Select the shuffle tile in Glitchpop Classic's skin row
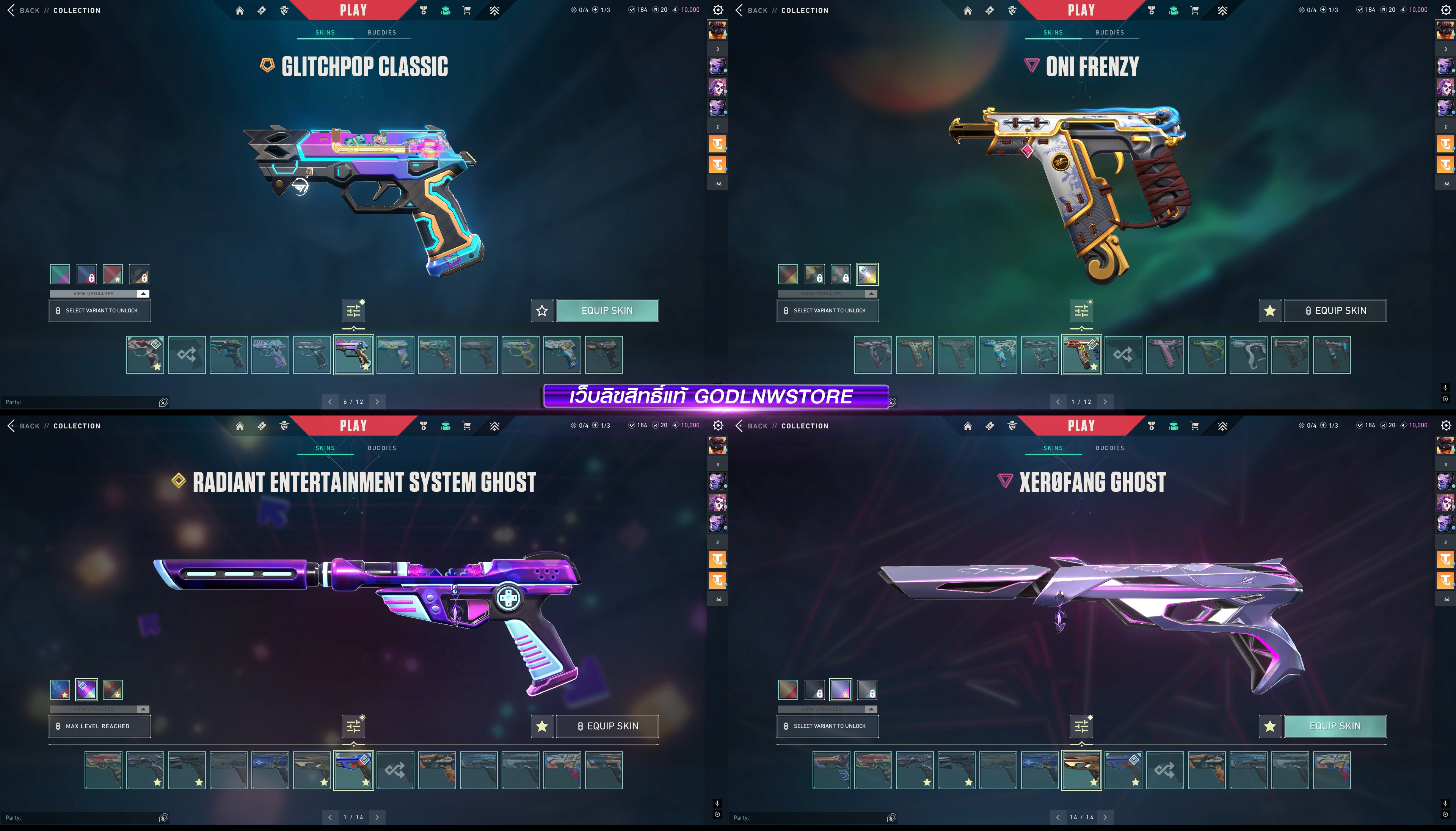Viewport: 1456px width, 831px height. pyautogui.click(x=187, y=354)
